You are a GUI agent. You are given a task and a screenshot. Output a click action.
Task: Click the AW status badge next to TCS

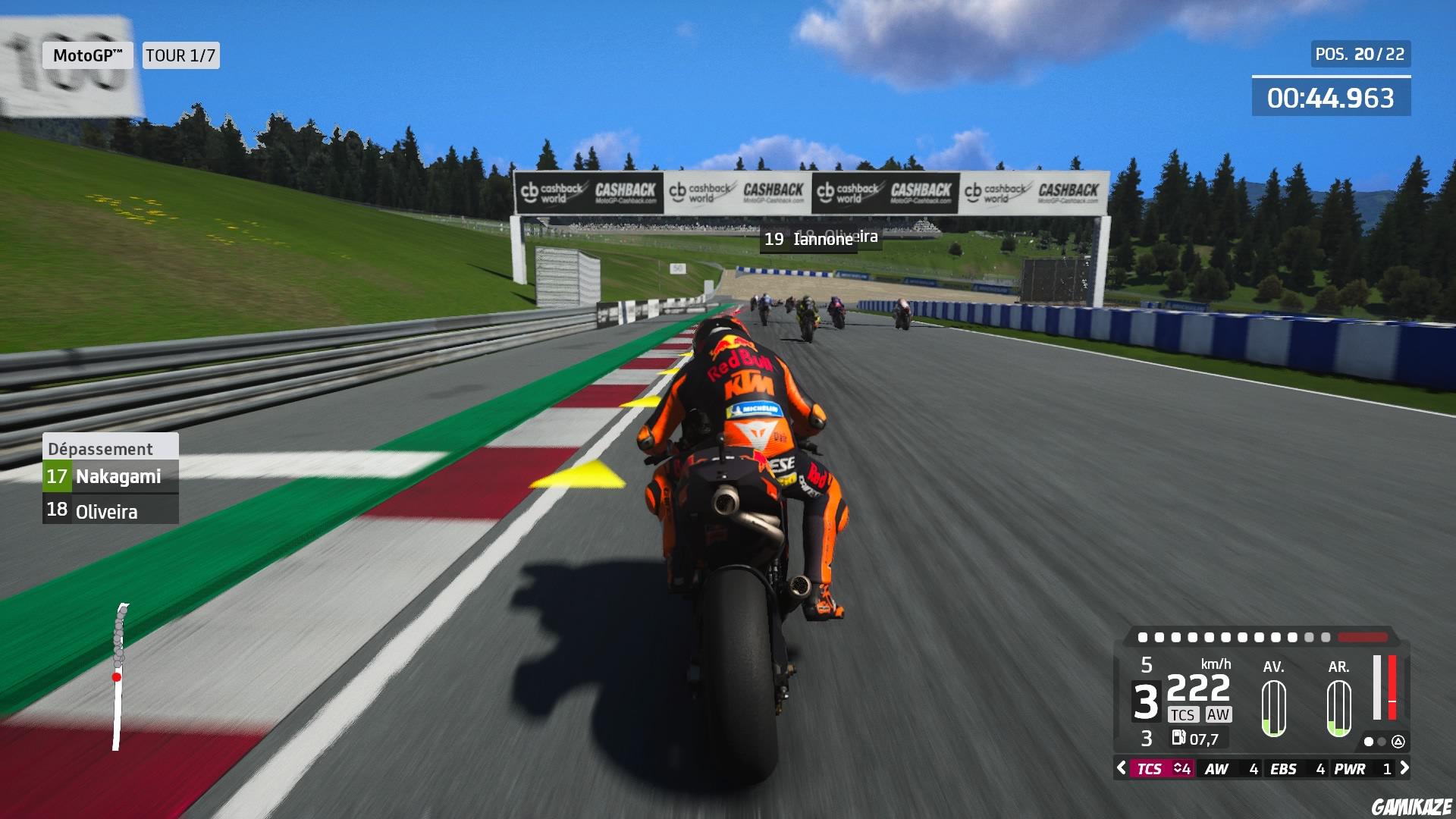point(1219,714)
